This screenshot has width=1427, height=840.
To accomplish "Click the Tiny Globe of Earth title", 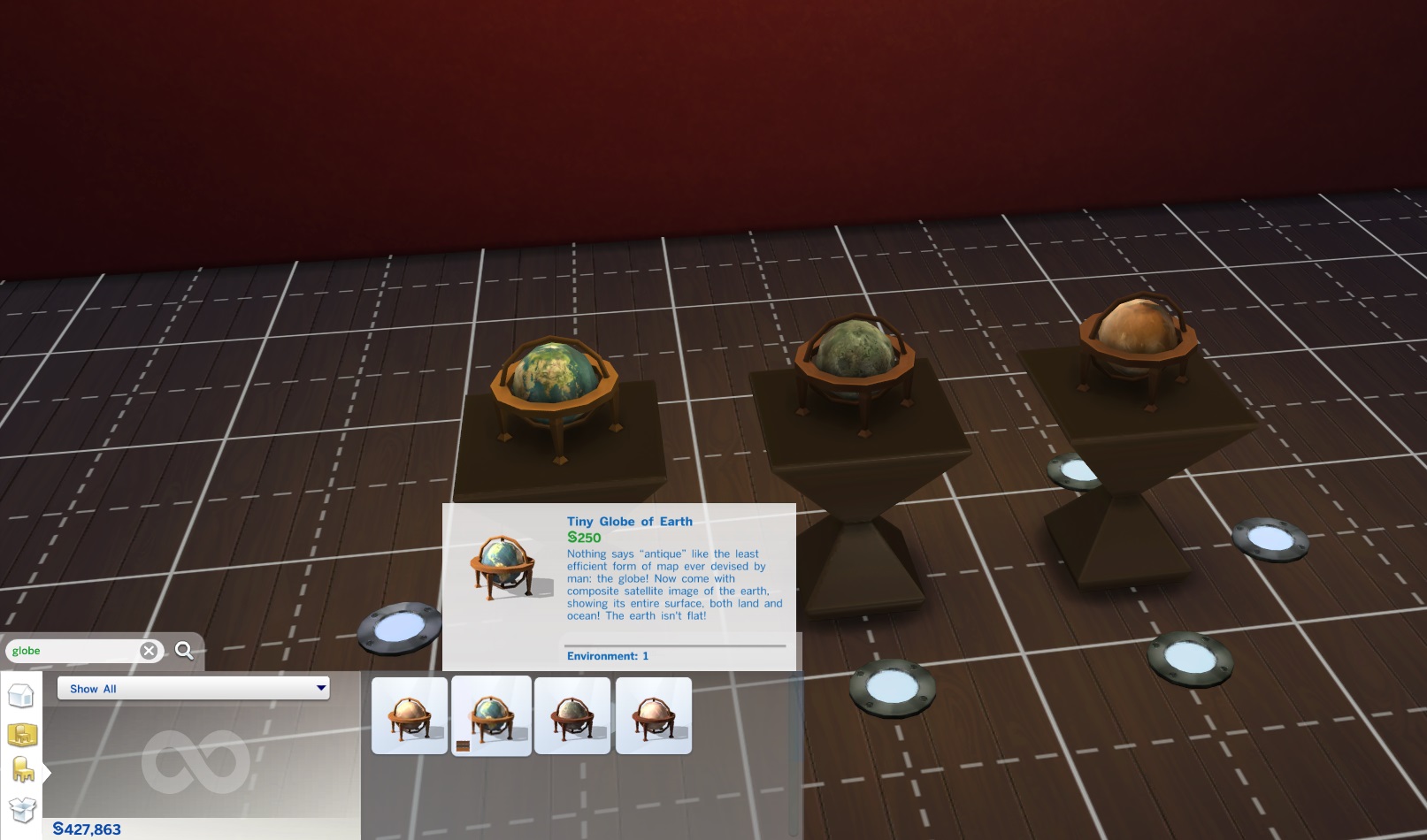I will pyautogui.click(x=629, y=522).
